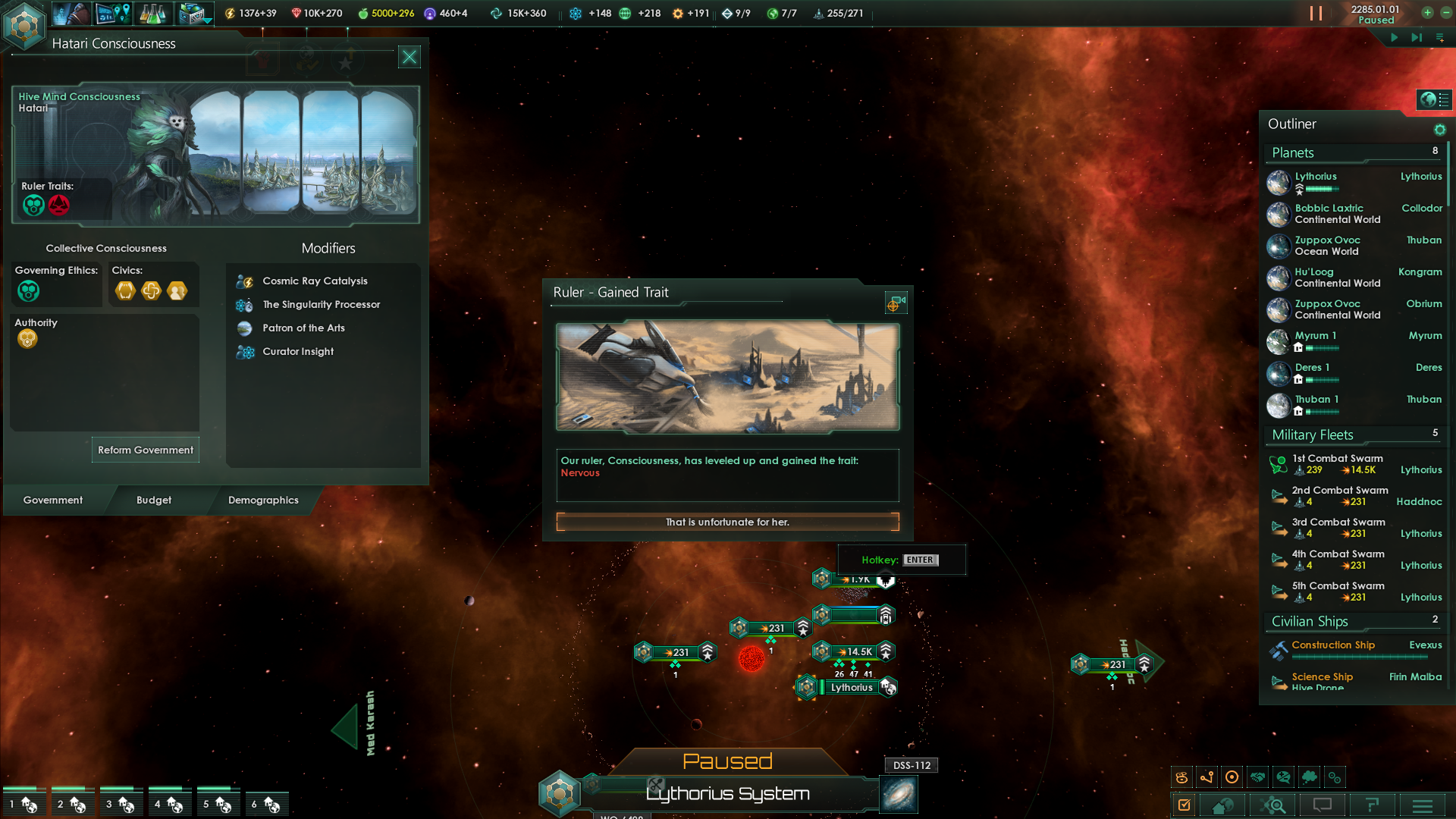The height and width of the screenshot is (819, 1456).
Task: Close the Hatari Consciousness government window
Action: (409, 57)
